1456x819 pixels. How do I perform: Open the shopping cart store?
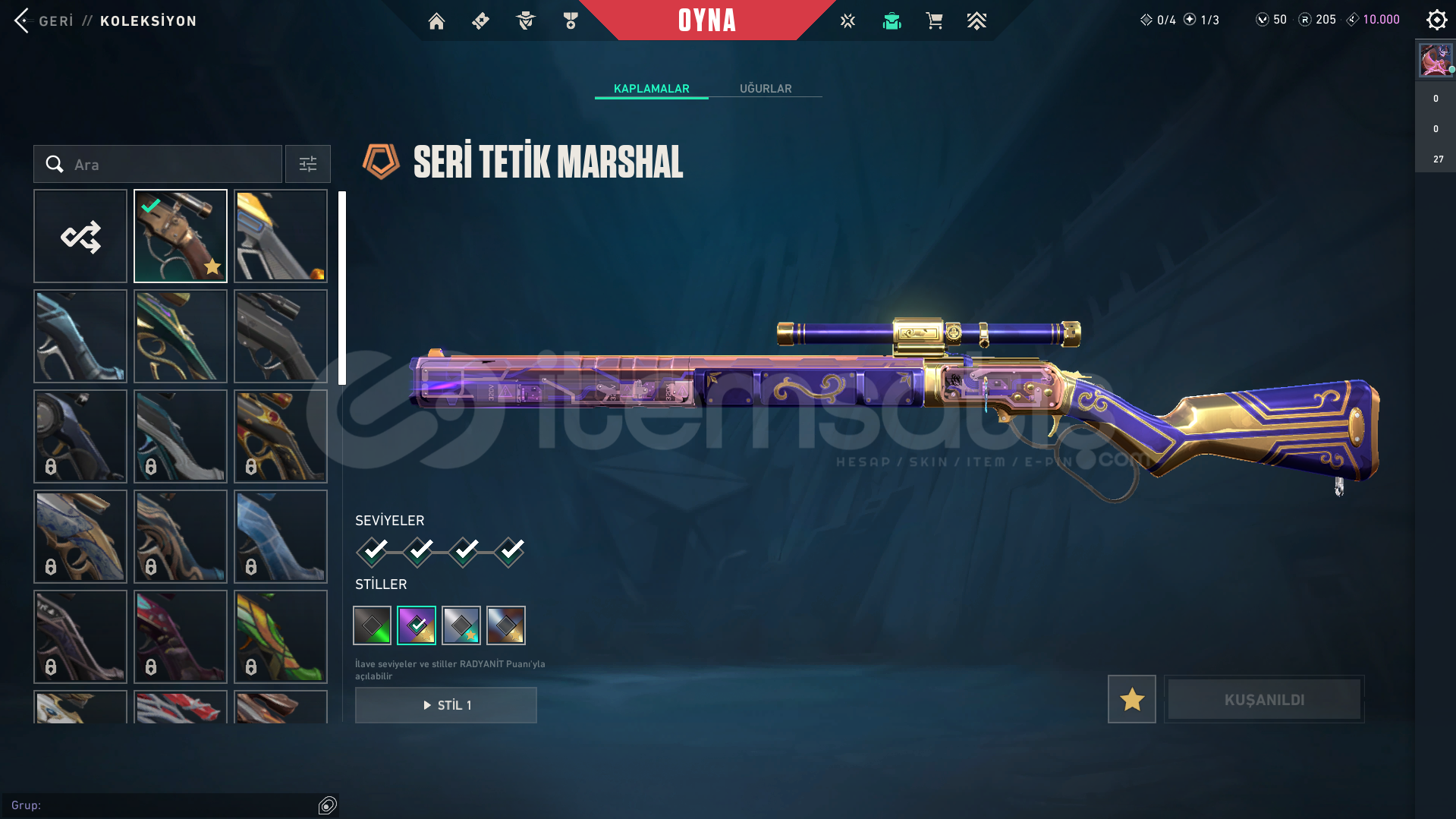(934, 21)
